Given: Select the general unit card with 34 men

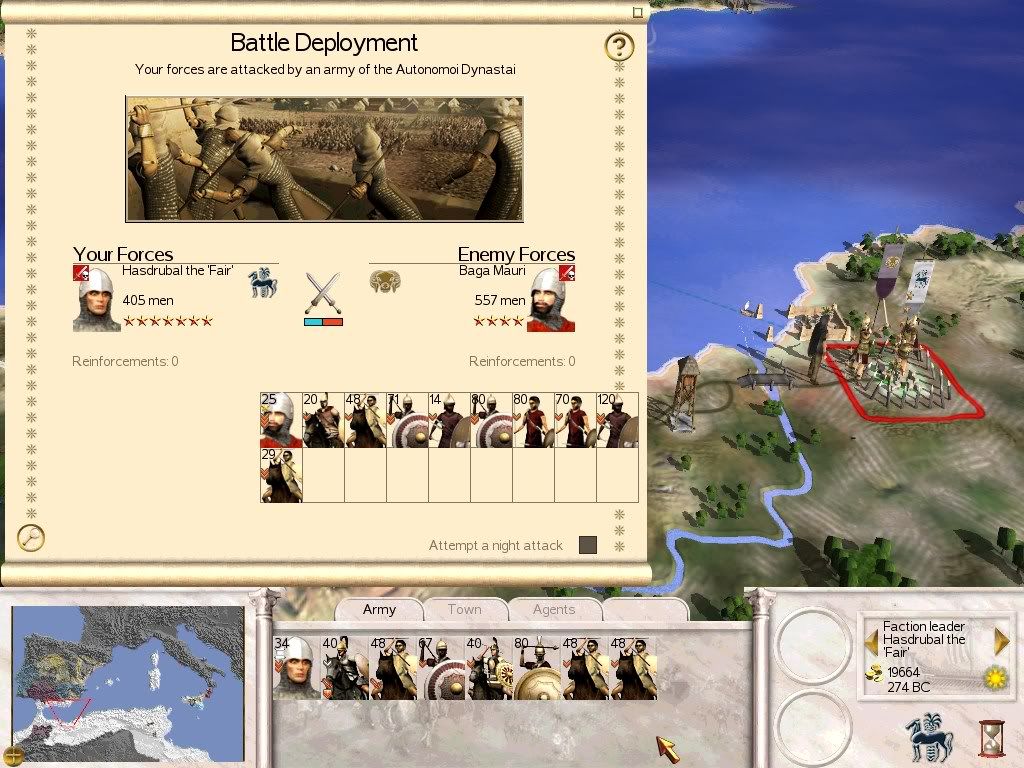Looking at the screenshot, I should [x=294, y=668].
